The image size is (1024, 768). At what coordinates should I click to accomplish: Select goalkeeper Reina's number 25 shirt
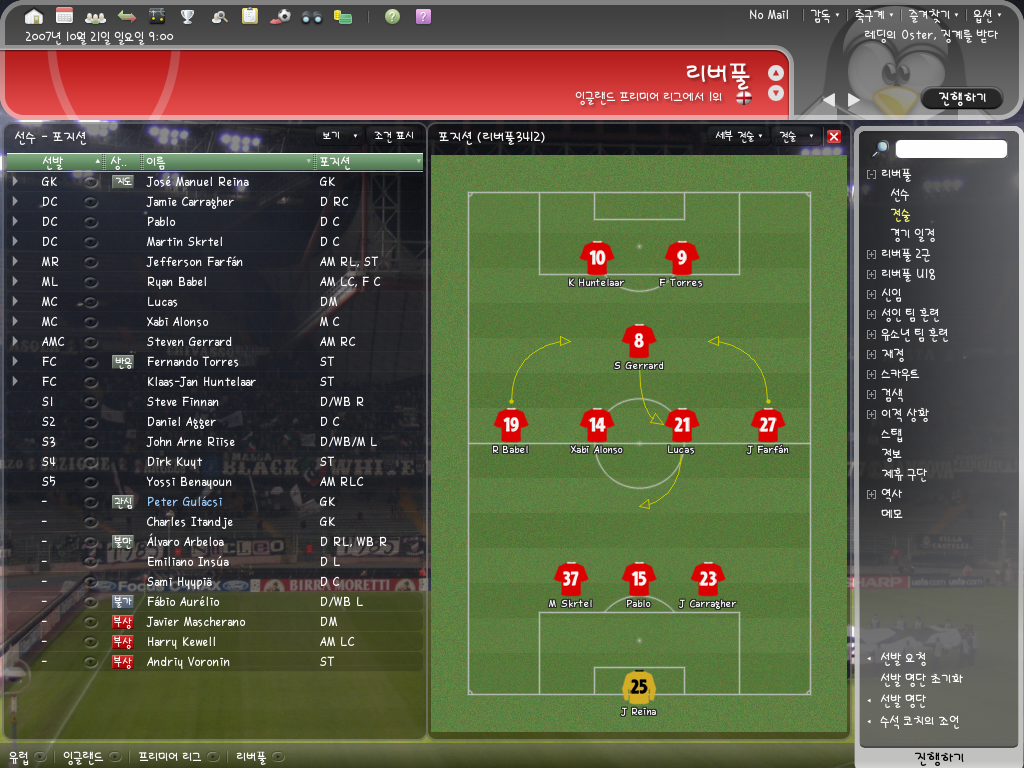coord(638,687)
